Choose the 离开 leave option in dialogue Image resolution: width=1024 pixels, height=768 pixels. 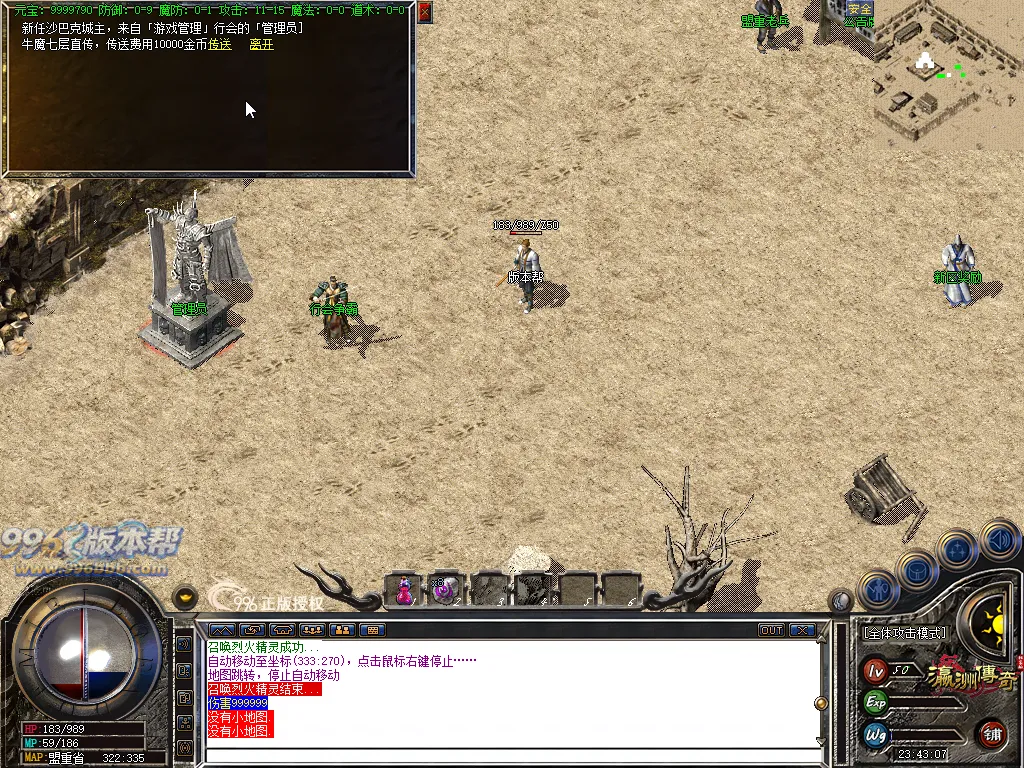[x=261, y=44]
